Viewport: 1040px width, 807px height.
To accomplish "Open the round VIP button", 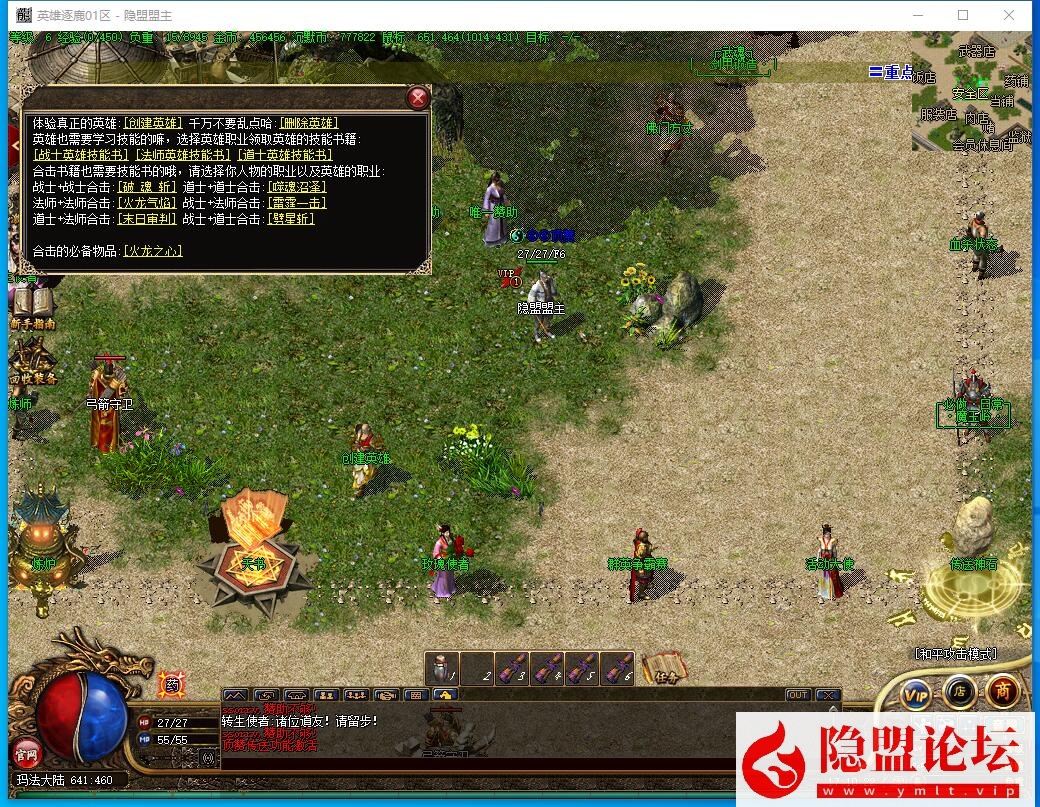I will (x=915, y=692).
